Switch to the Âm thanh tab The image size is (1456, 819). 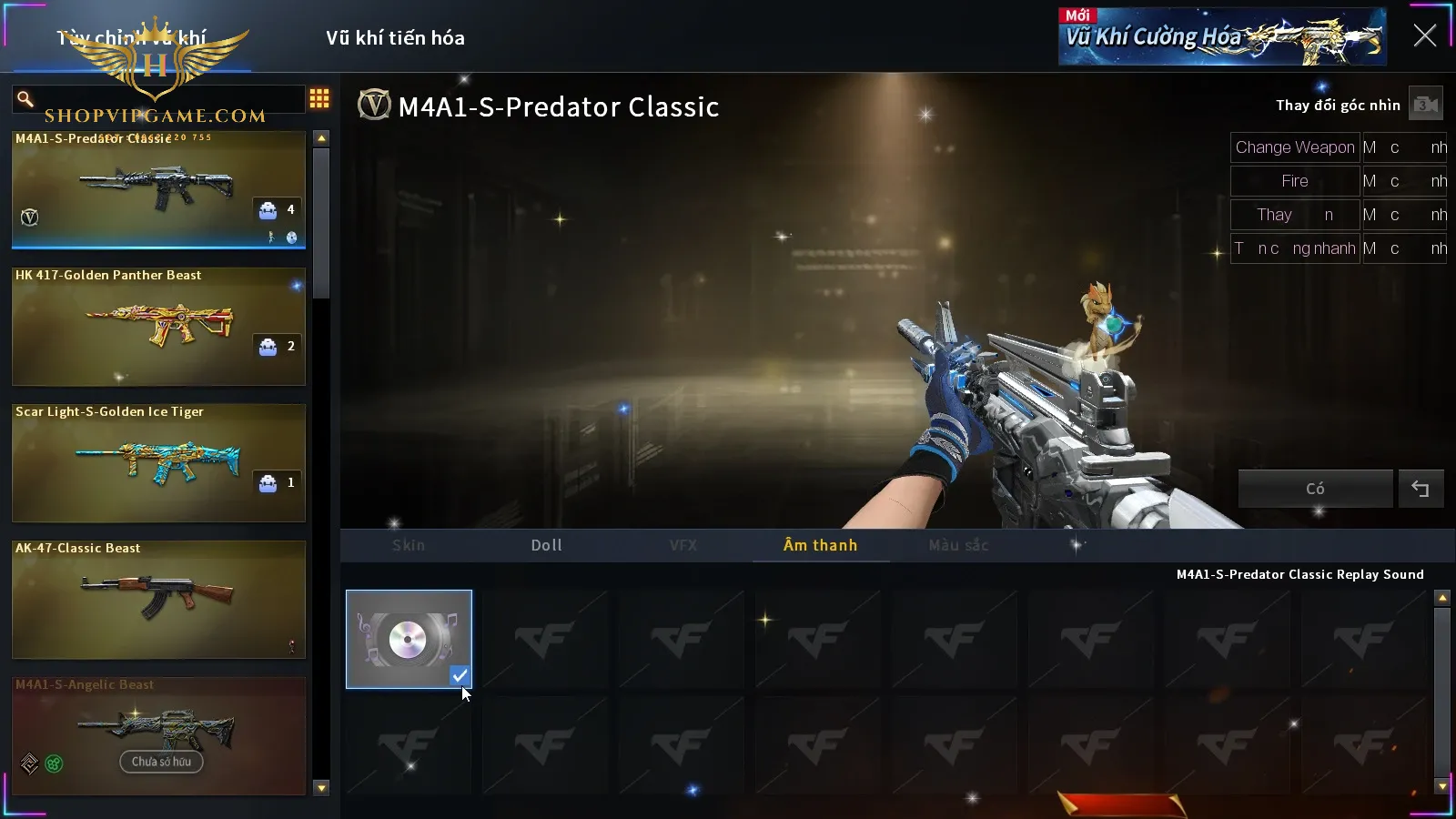(820, 545)
